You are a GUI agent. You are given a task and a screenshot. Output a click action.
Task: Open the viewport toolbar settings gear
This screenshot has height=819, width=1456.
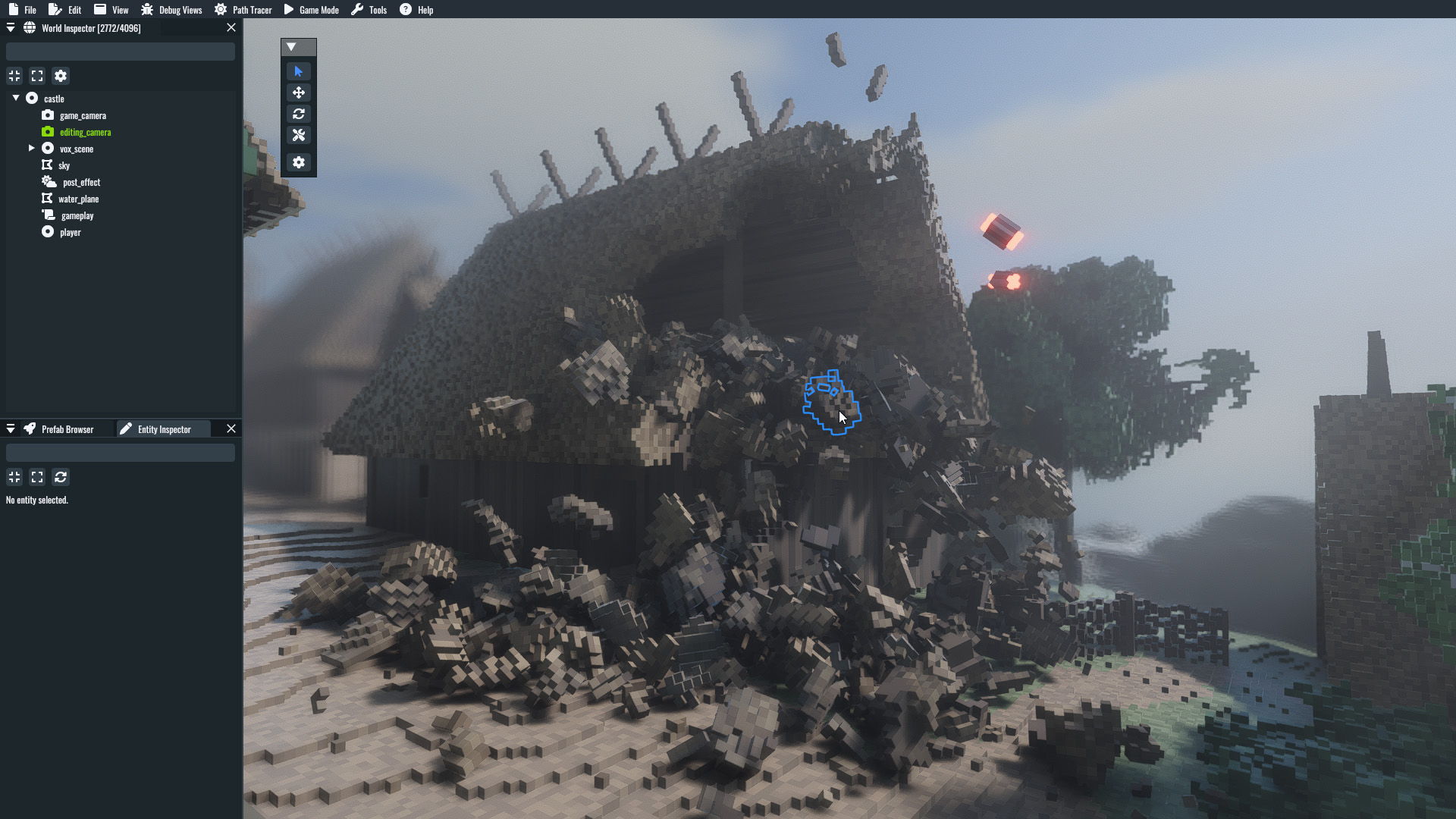point(298,162)
